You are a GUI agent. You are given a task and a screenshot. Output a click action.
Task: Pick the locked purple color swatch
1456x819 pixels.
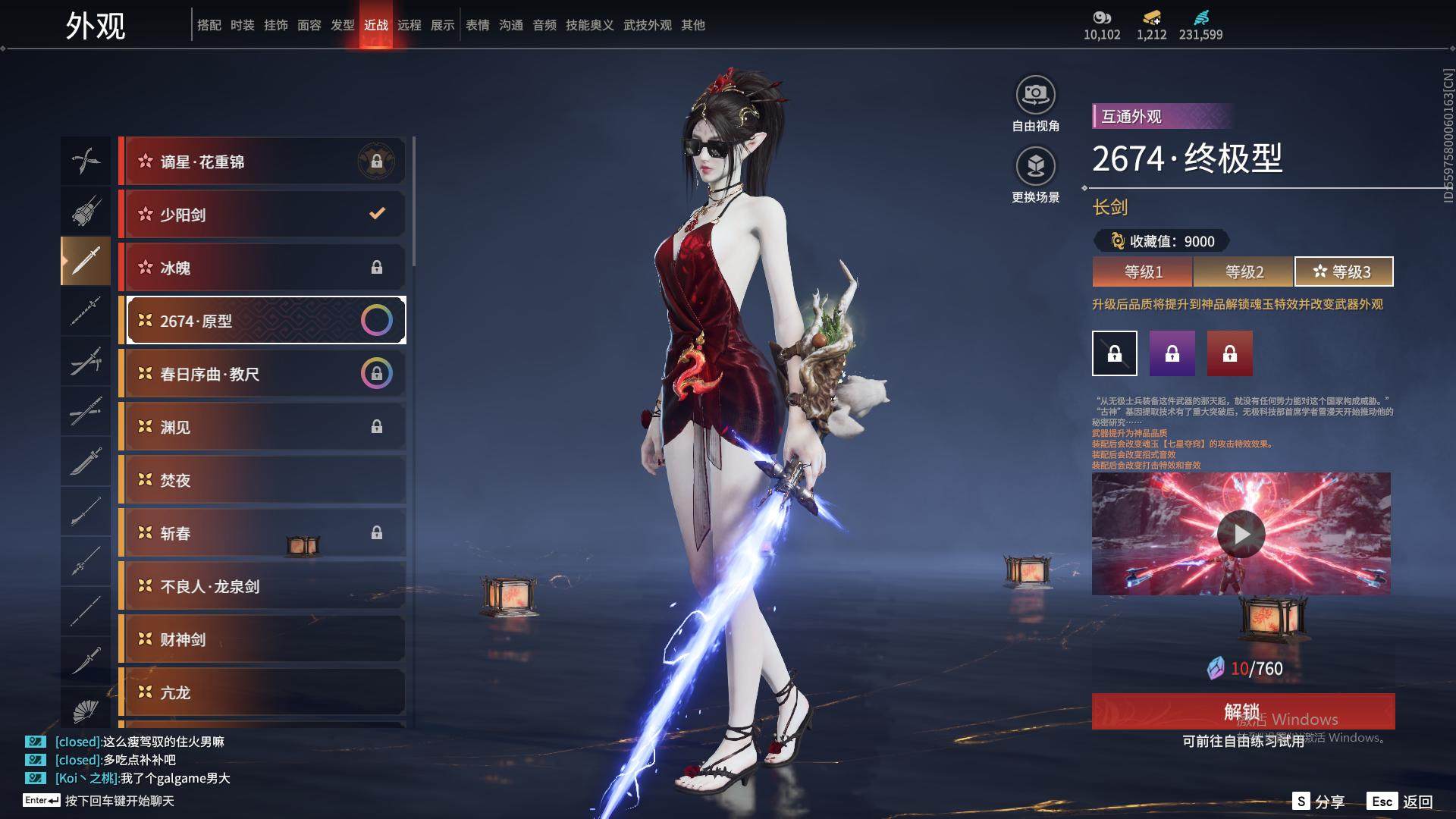click(x=1172, y=353)
